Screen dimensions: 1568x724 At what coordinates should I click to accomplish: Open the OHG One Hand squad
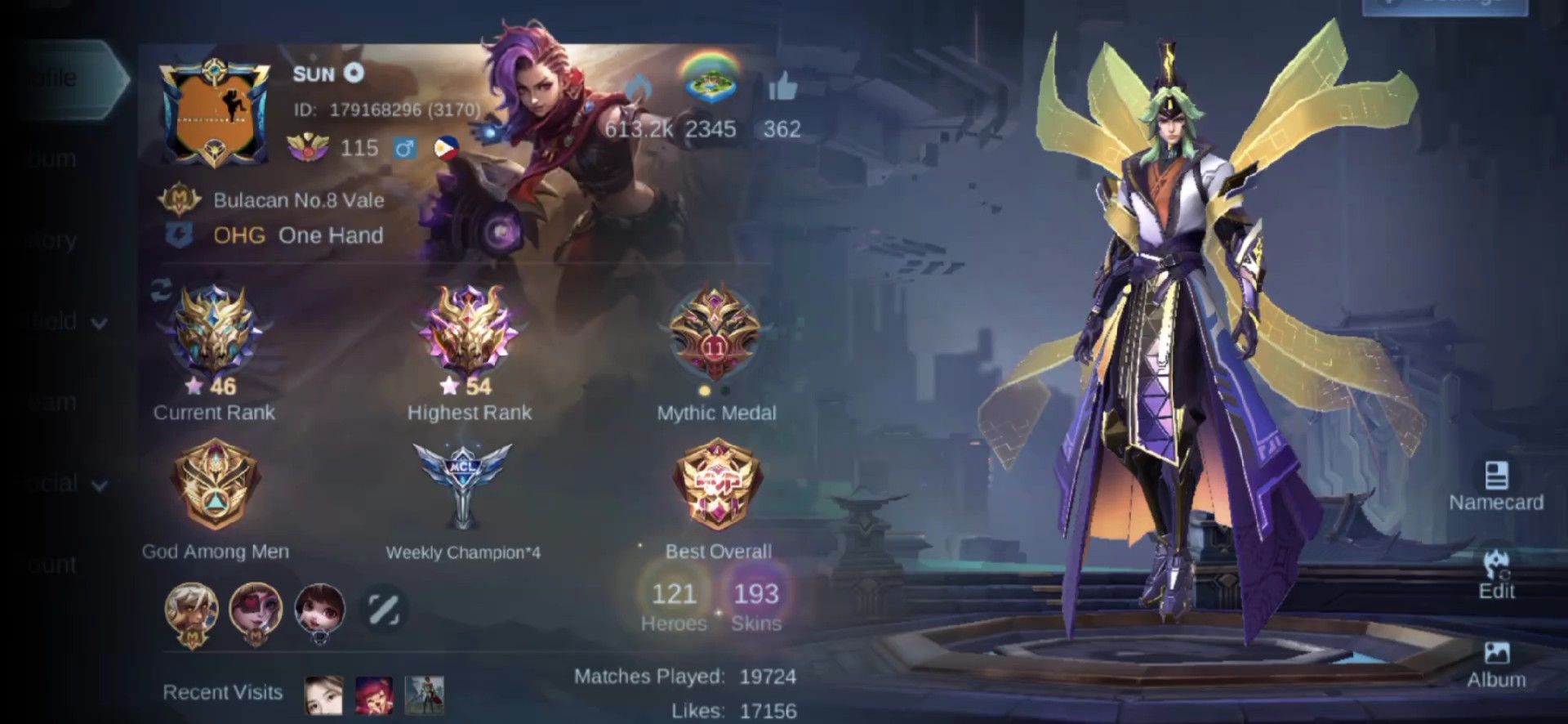pyautogui.click(x=297, y=235)
